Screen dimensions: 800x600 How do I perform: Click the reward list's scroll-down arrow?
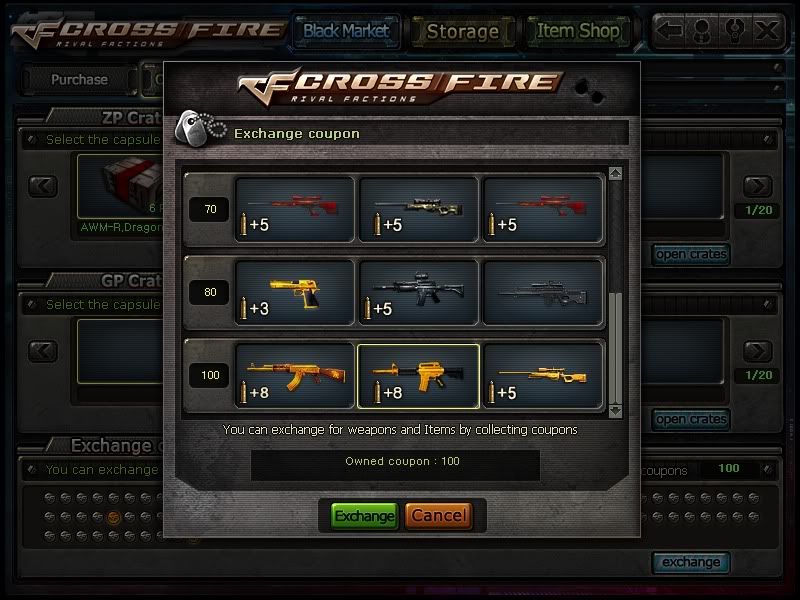615,410
